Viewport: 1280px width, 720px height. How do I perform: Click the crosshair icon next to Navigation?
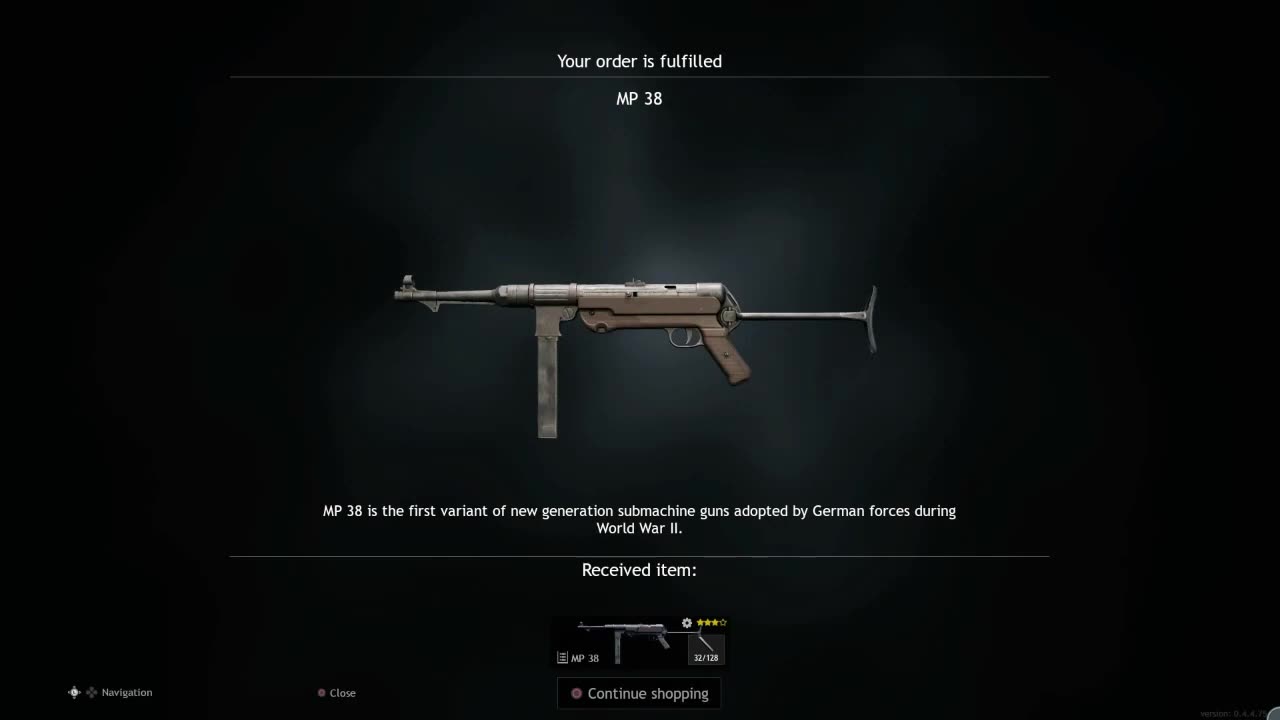[74, 692]
